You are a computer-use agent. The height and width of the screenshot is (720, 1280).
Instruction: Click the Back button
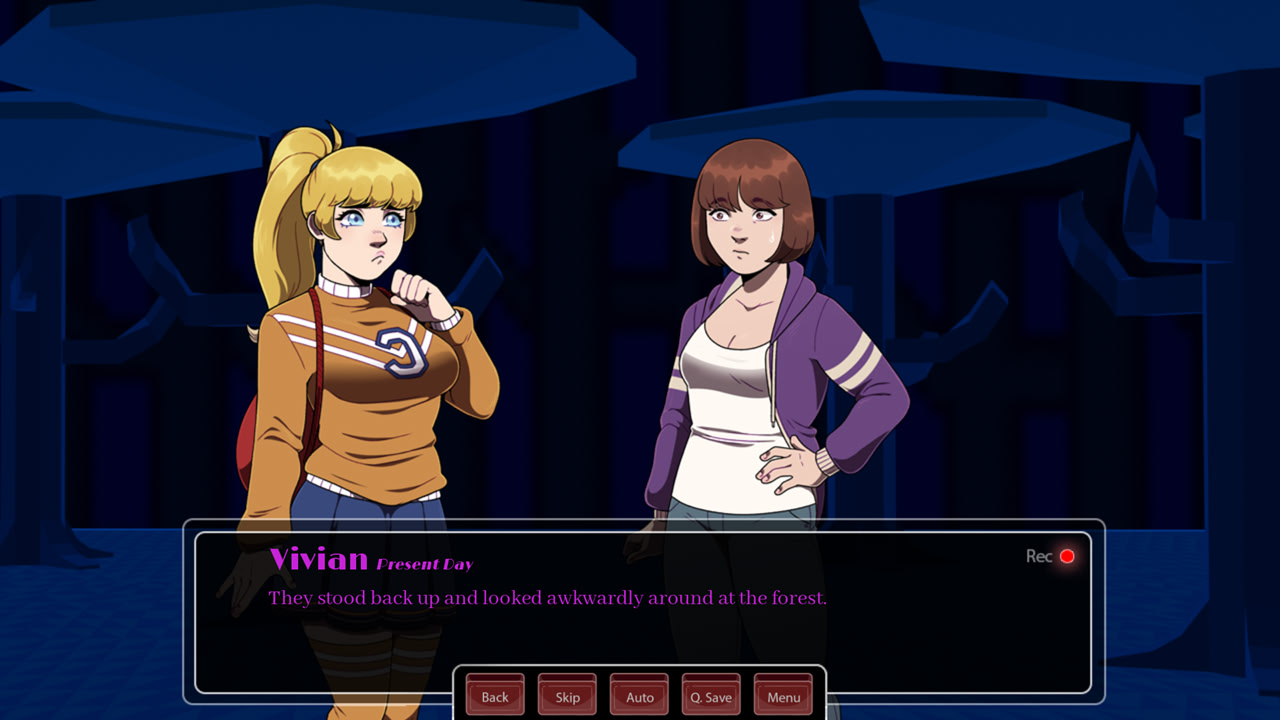click(x=495, y=696)
